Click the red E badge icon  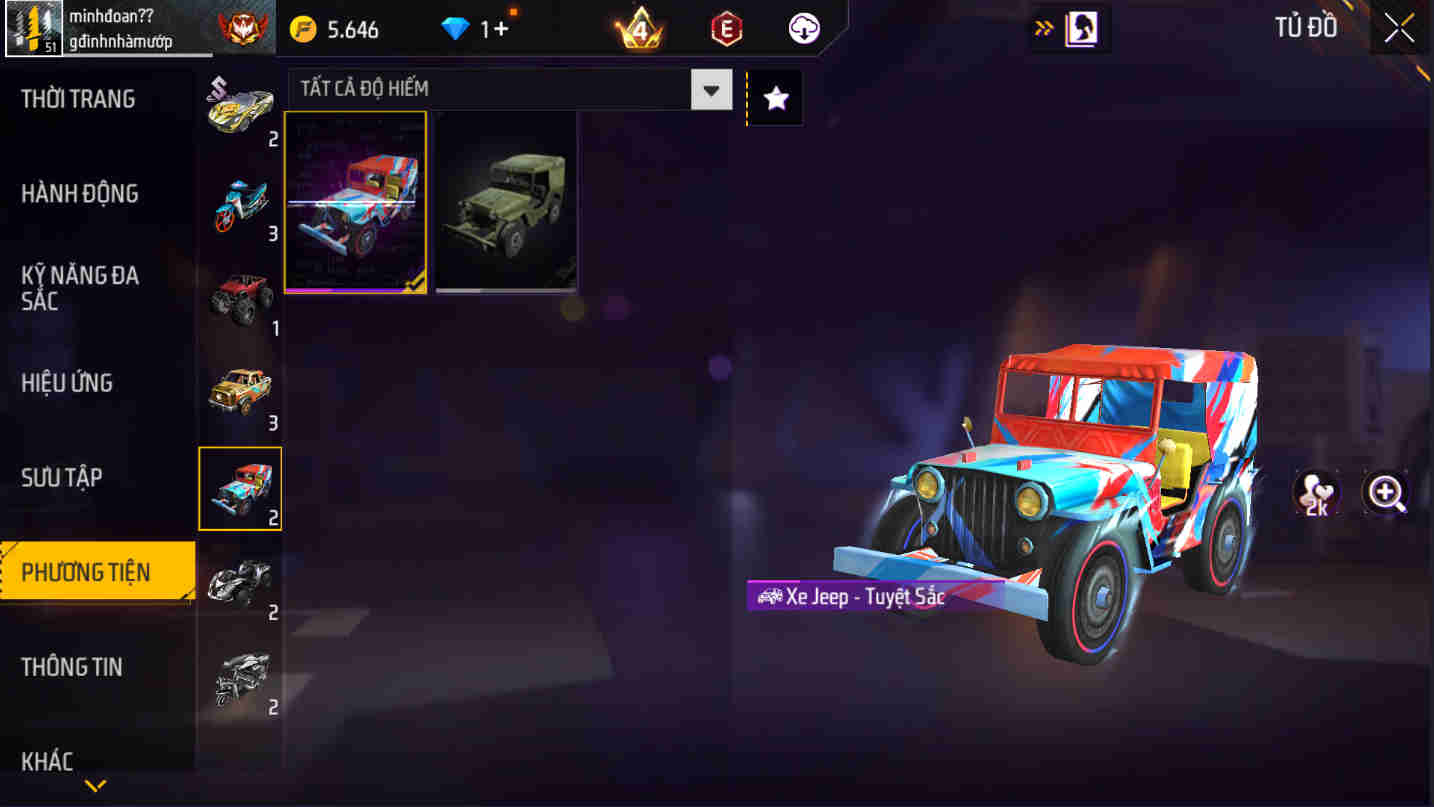coord(725,29)
